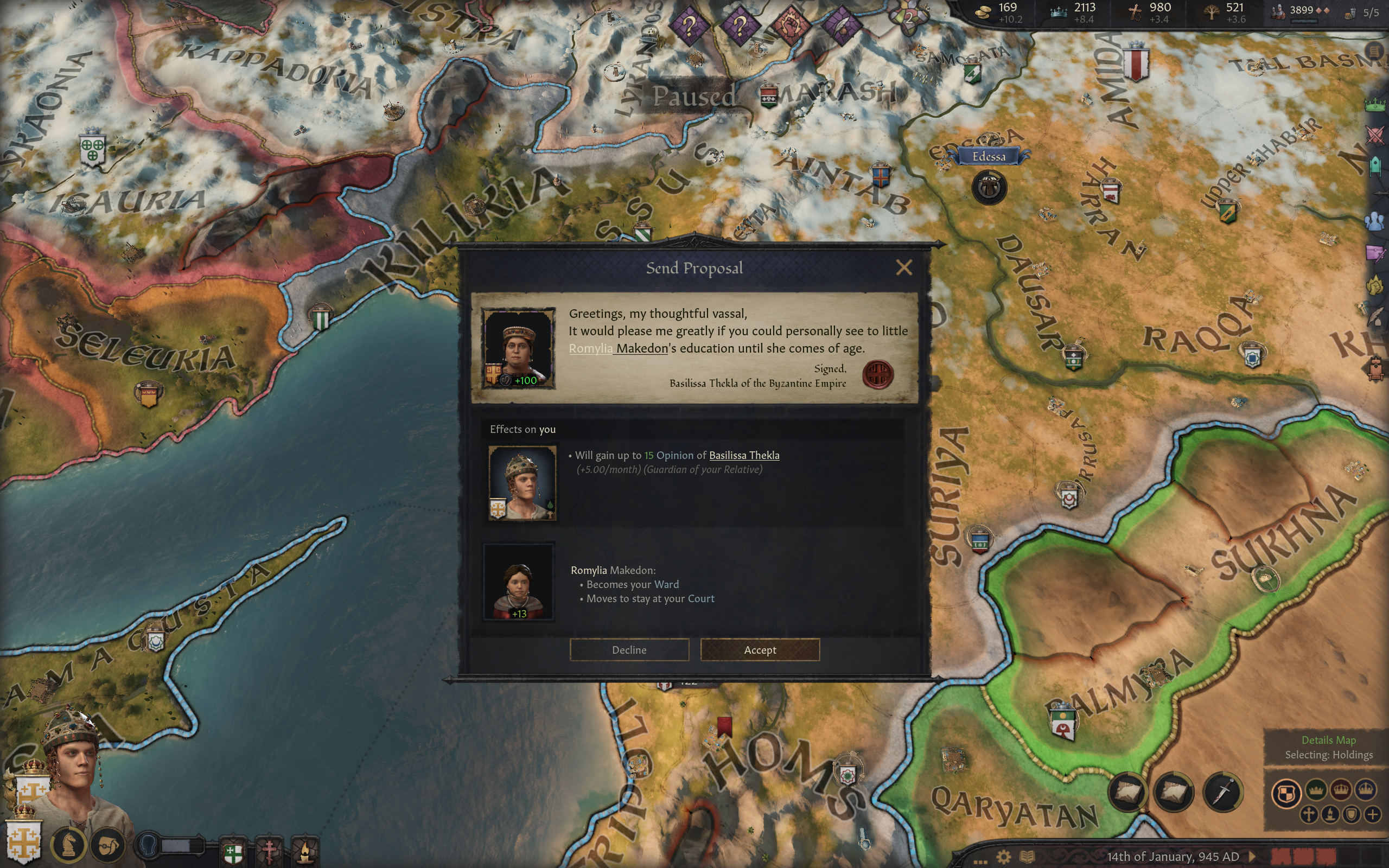Viewport: 1389px width, 868px height.
Task: Expand more map modes with plus button
Action: [1372, 814]
